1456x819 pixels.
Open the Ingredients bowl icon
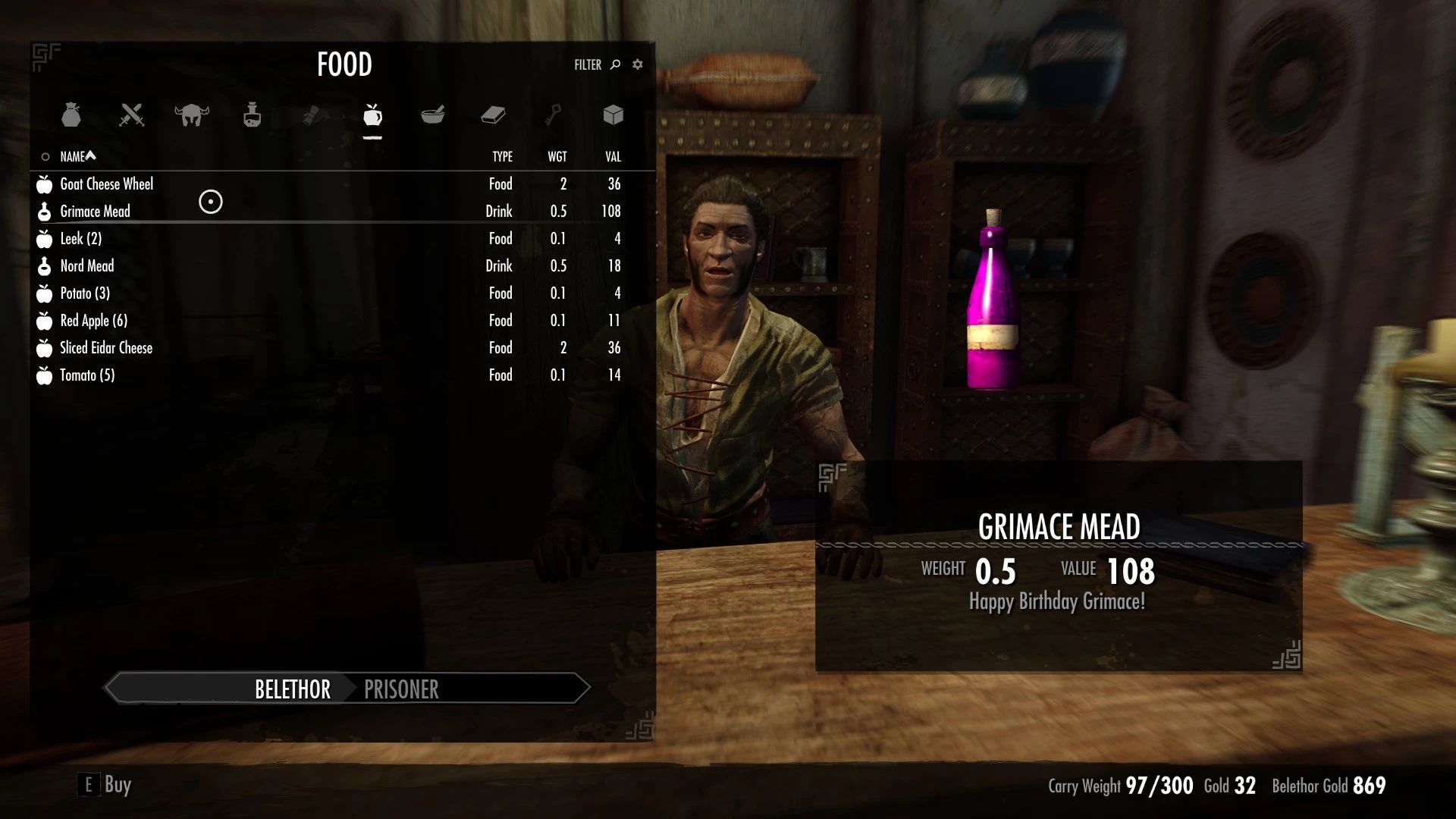(x=432, y=116)
